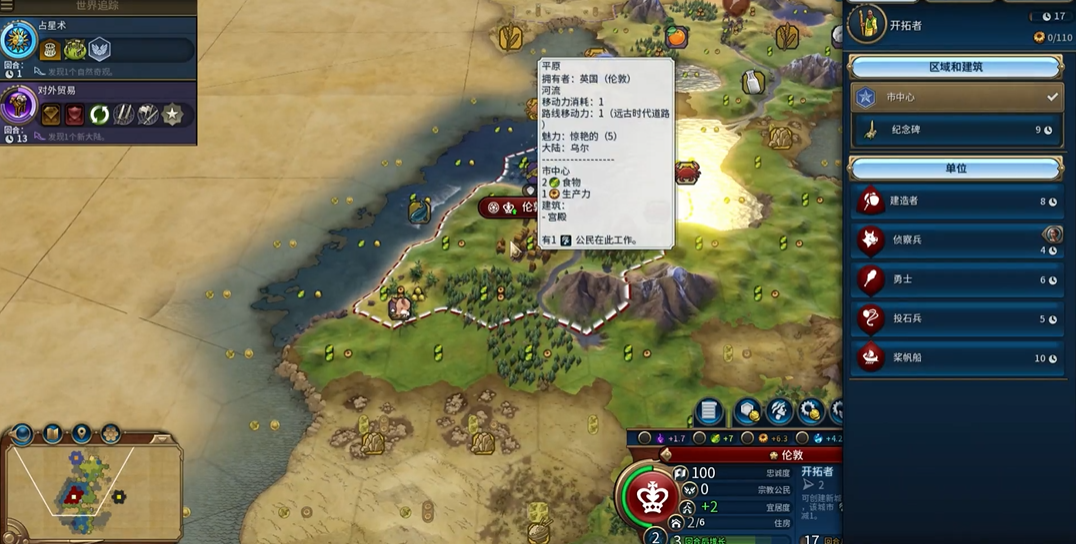Toggle the hex grid minimap button

[x=110, y=434]
